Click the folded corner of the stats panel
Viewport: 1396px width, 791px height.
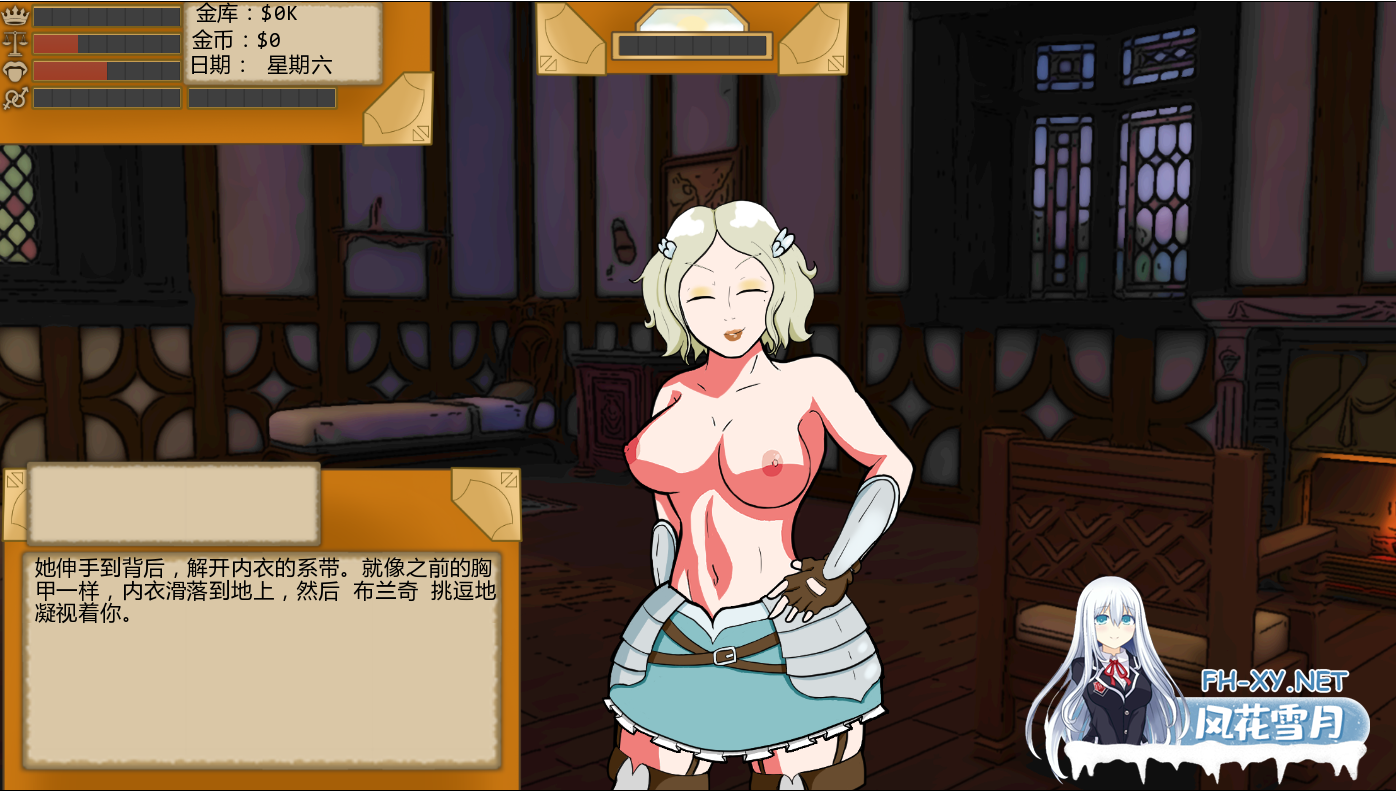(399, 109)
